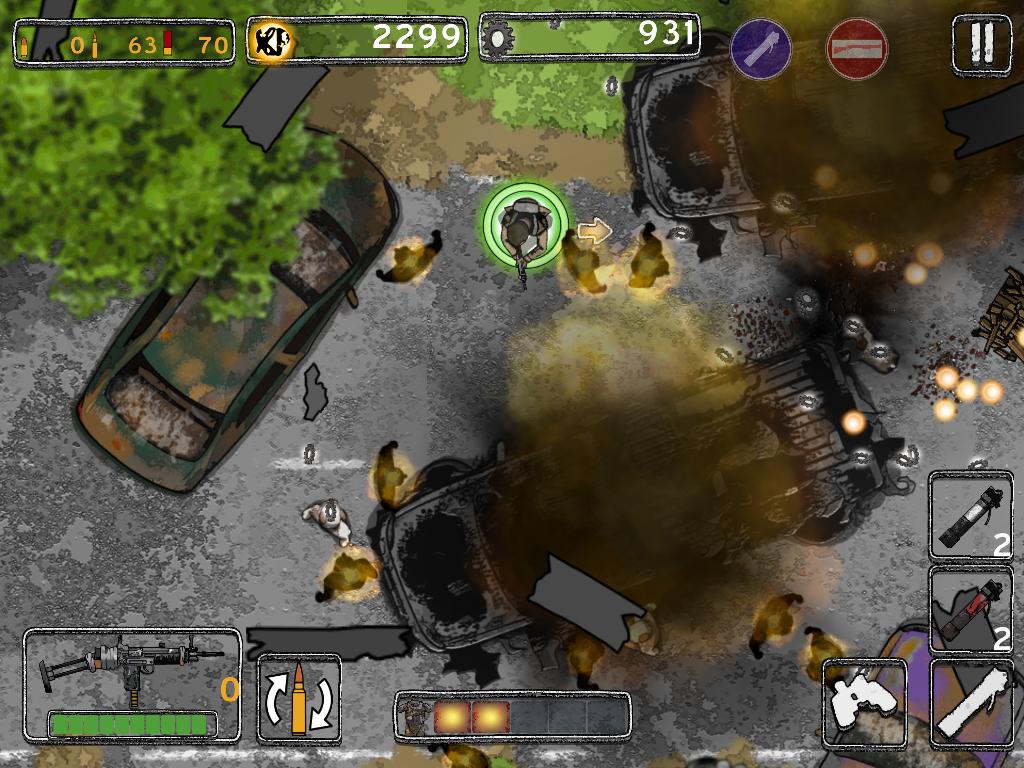Use the red-banded pipe bomb slot
This screenshot has width=1024, height=768.
(971, 610)
